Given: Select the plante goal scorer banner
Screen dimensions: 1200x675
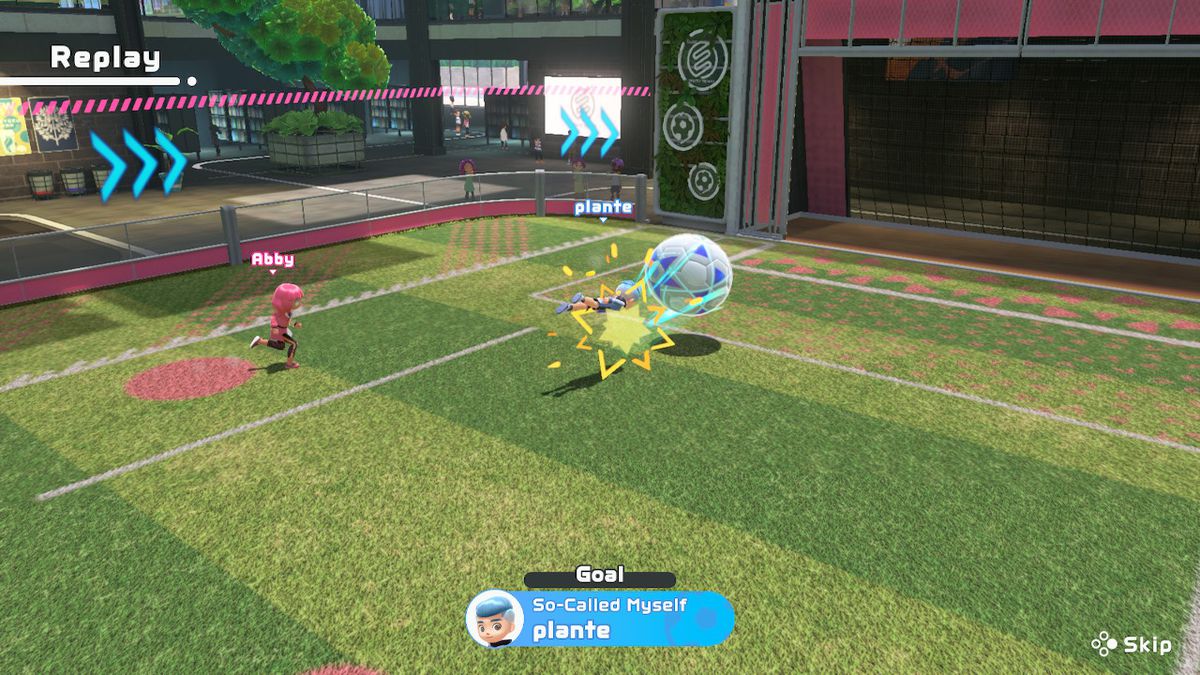Looking at the screenshot, I should (600, 618).
